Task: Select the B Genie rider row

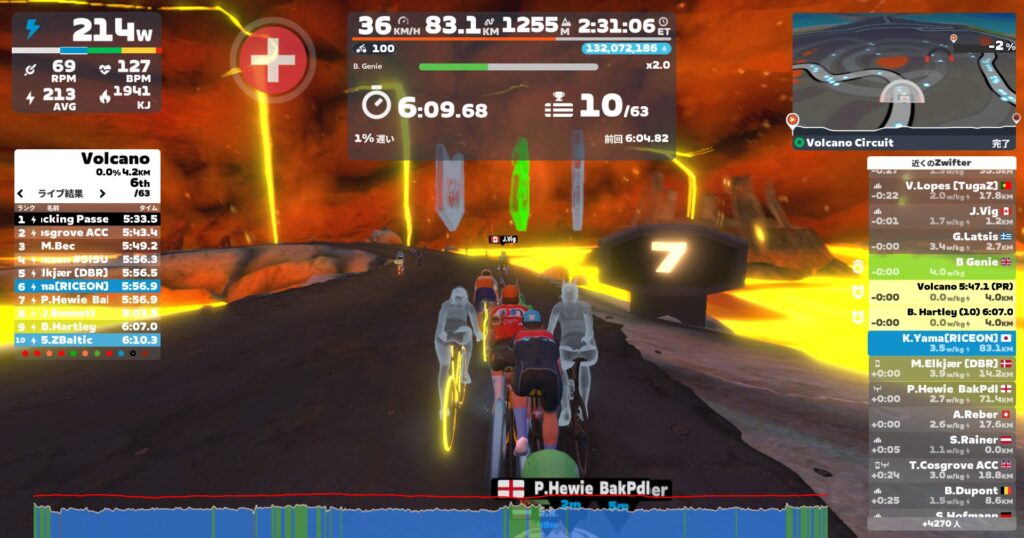Action: pyautogui.click(x=941, y=266)
